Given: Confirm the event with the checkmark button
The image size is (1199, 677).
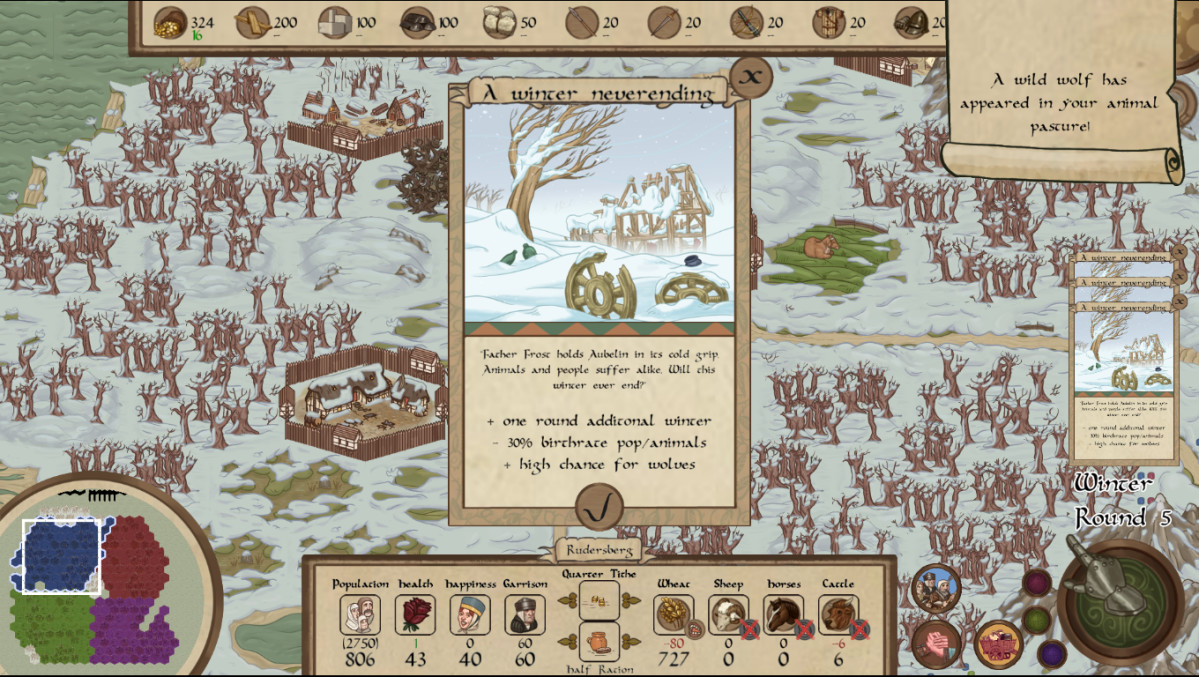Looking at the screenshot, I should point(599,509).
